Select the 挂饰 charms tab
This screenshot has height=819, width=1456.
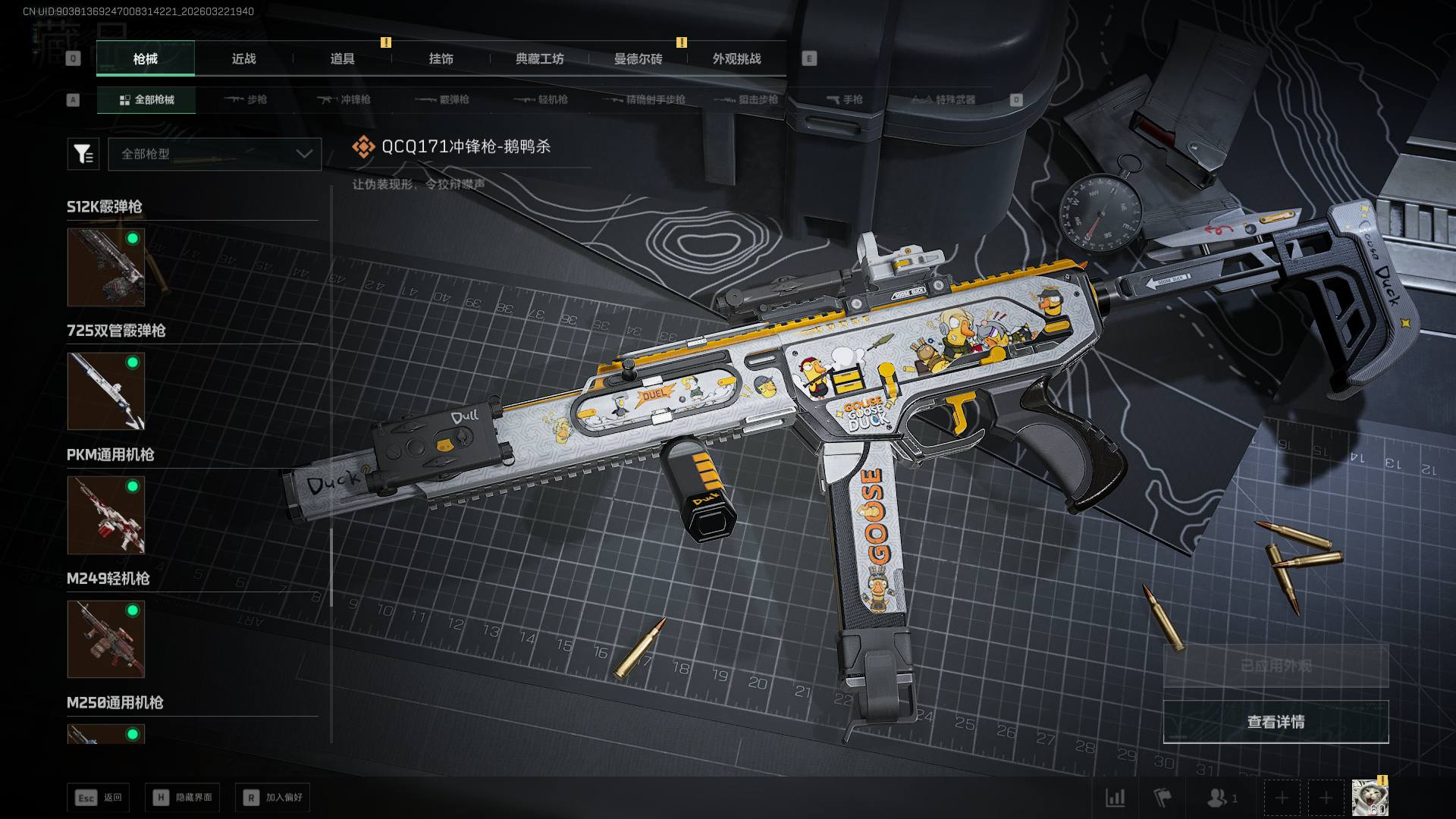coord(441,58)
